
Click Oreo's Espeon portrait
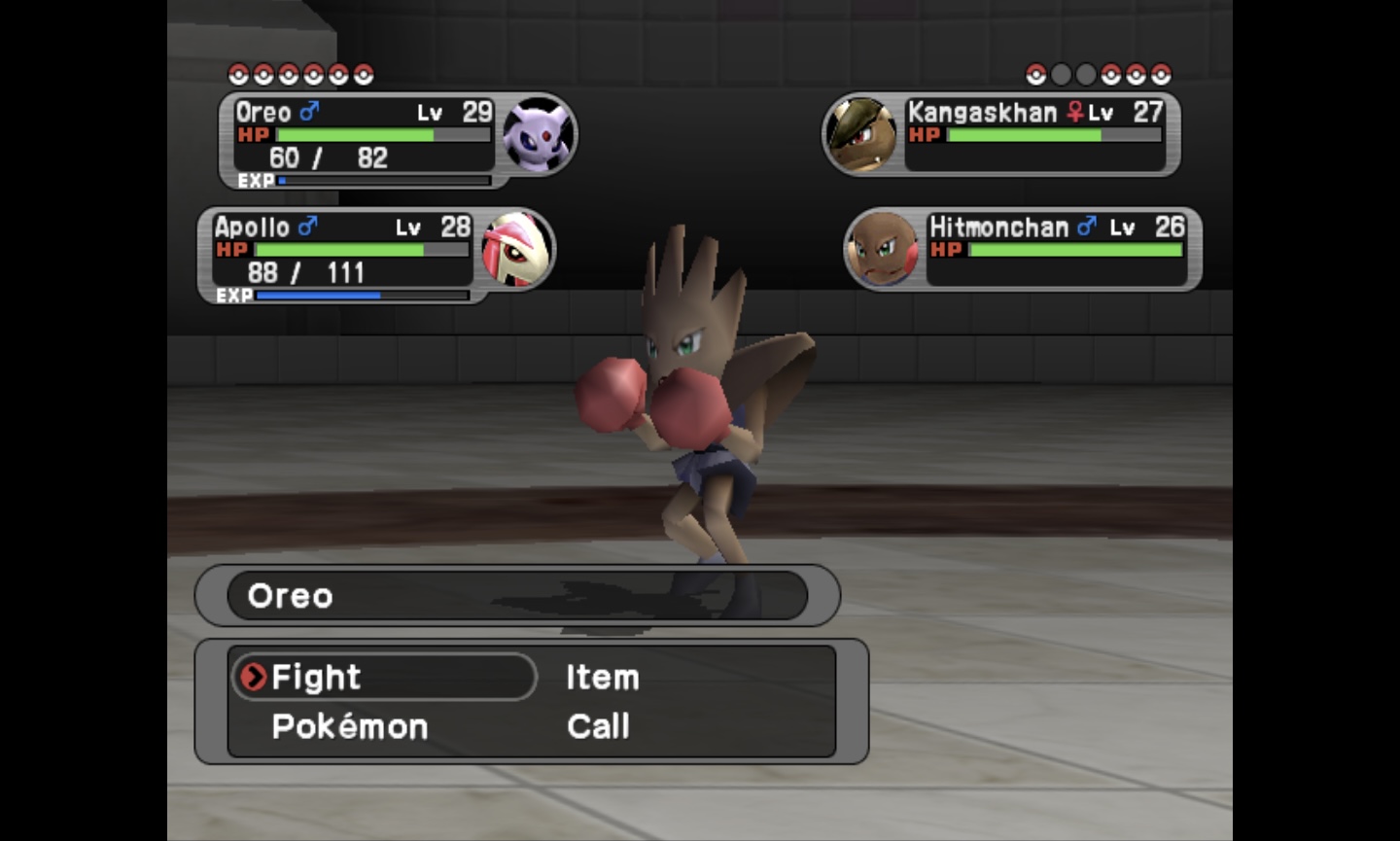click(538, 134)
